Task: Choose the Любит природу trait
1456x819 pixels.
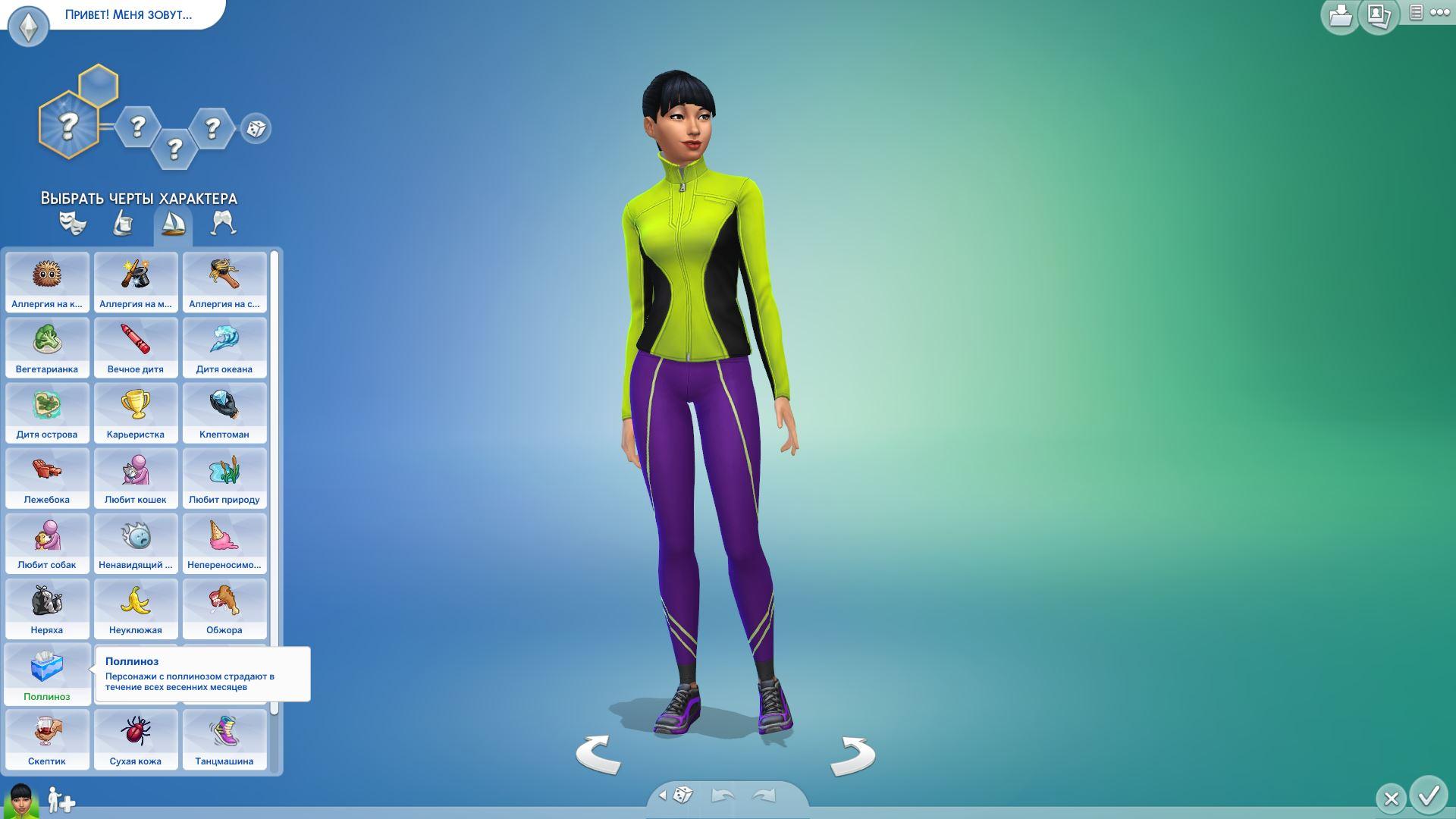Action: [224, 478]
